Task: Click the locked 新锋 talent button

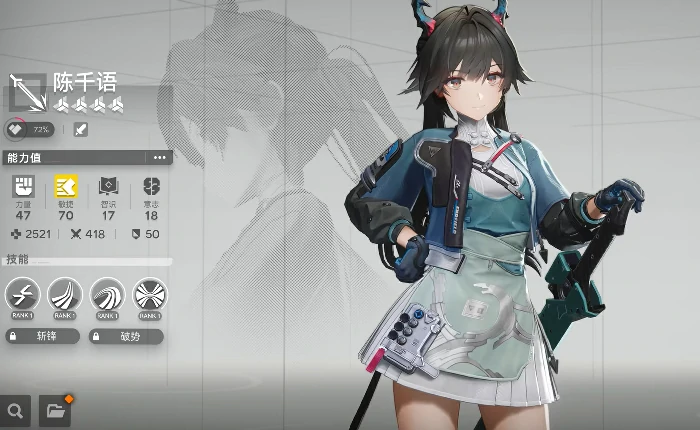Action: point(42,337)
